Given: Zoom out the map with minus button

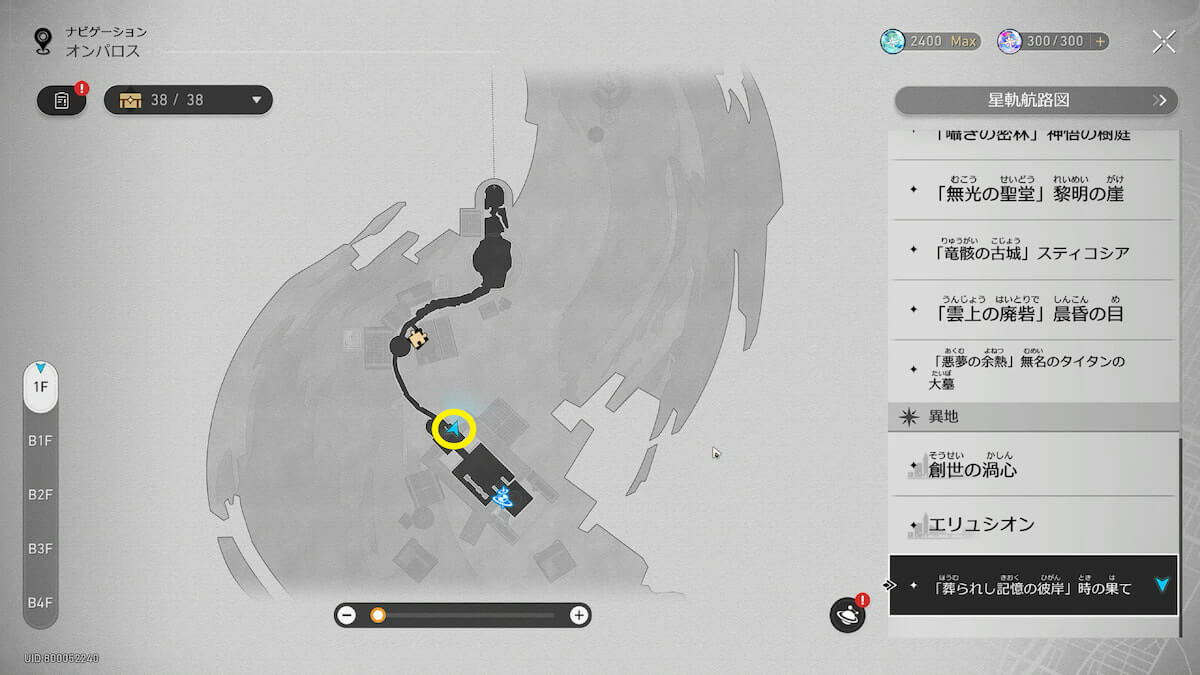Looking at the screenshot, I should tap(347, 615).
